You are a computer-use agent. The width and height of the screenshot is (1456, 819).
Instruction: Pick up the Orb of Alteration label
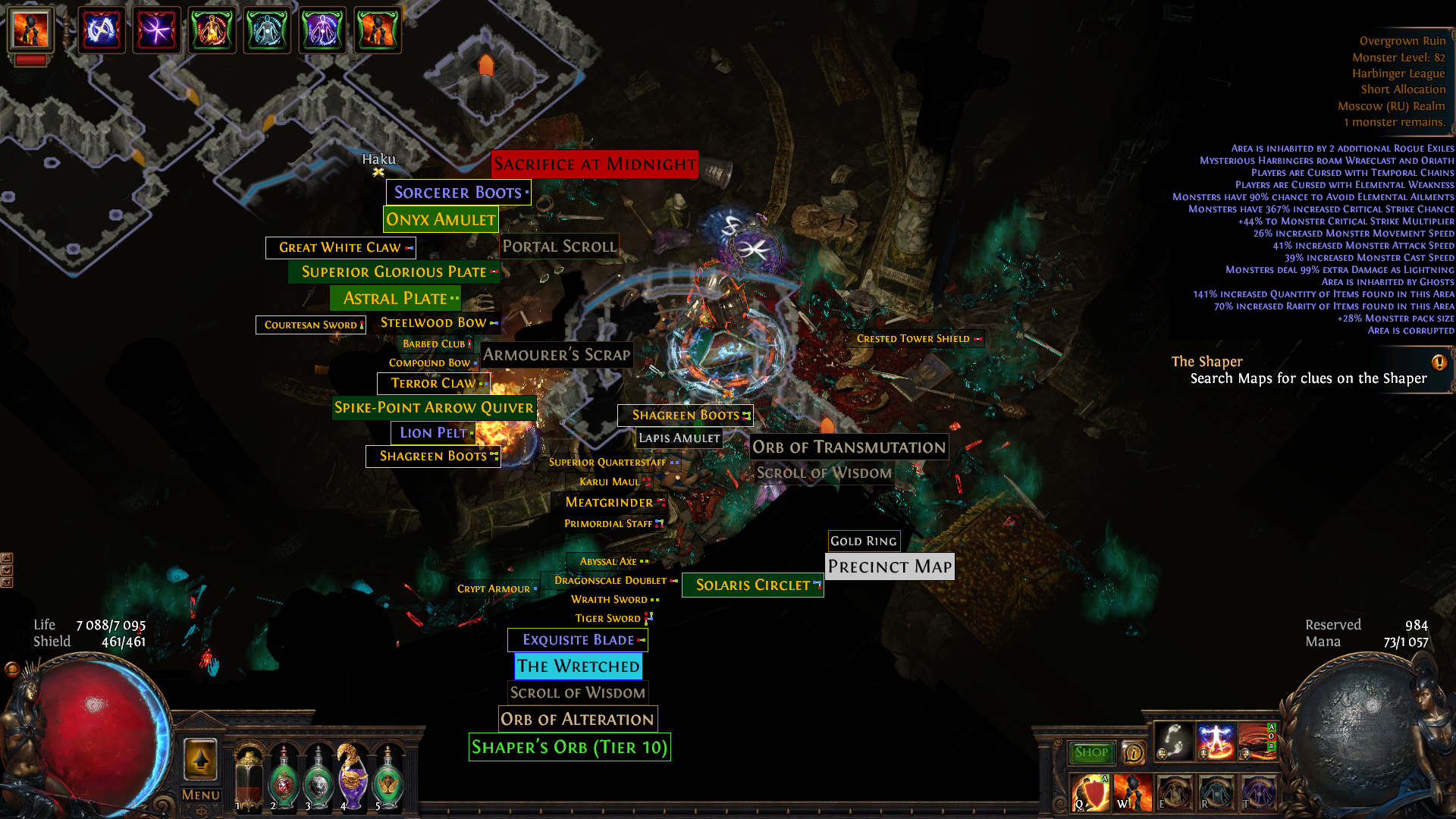point(577,719)
